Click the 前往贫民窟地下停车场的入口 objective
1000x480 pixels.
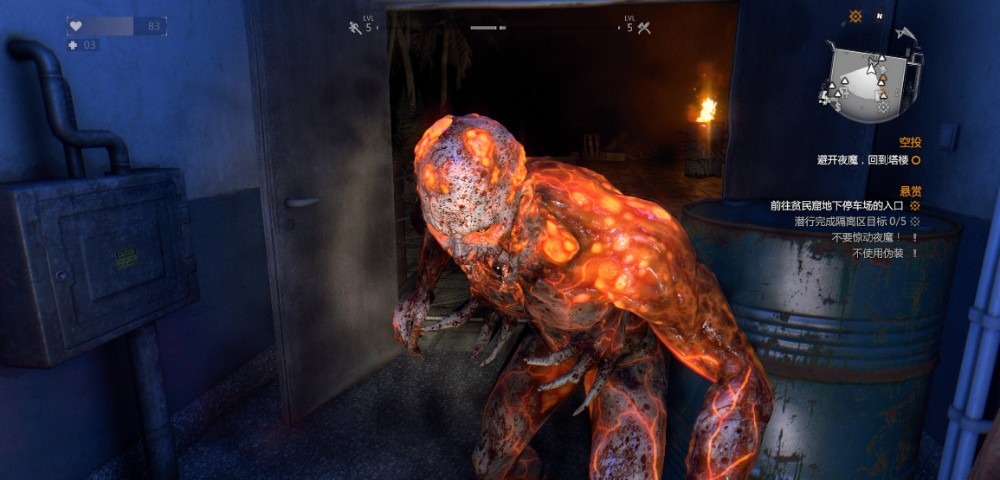coord(837,206)
